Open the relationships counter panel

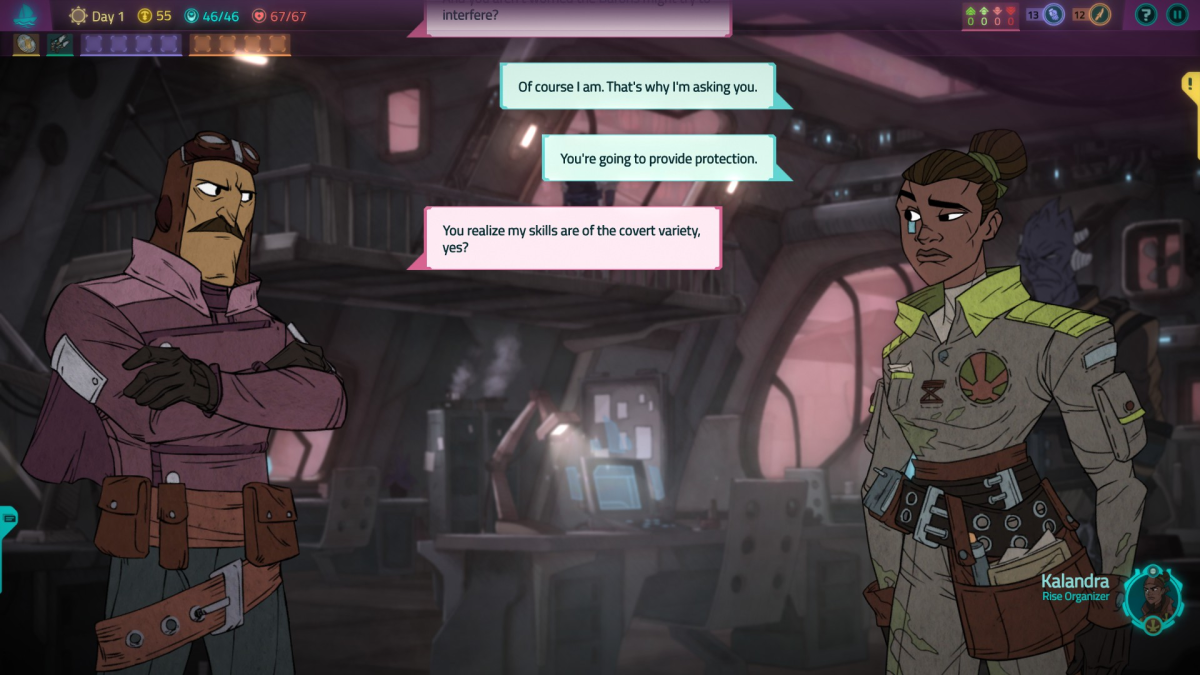(990, 16)
